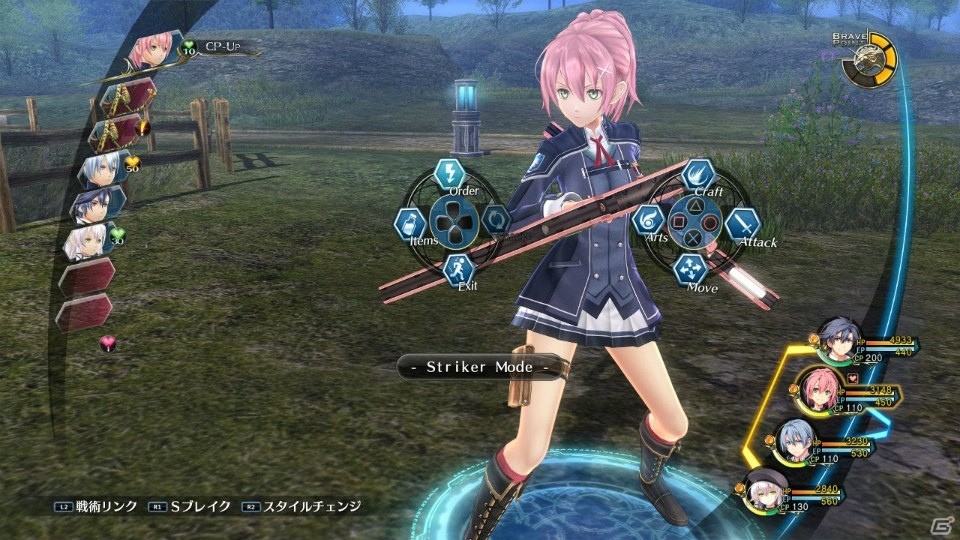Viewport: 960px width, 540px height.
Task: Select the party member with 4933 HP
Action: point(835,340)
